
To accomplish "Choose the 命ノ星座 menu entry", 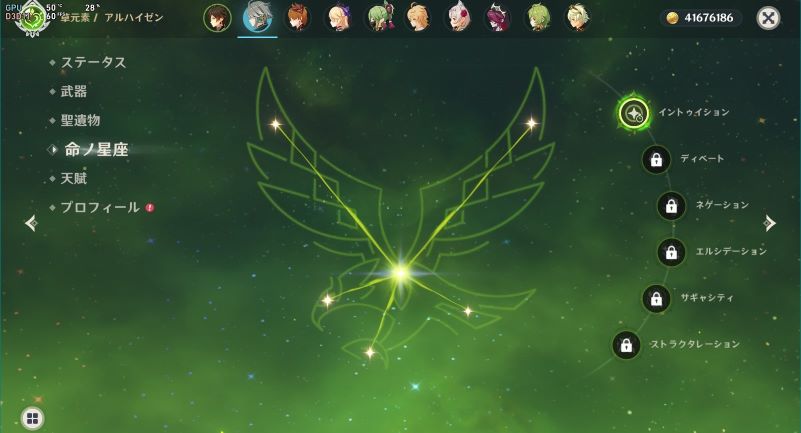I will [x=96, y=149].
